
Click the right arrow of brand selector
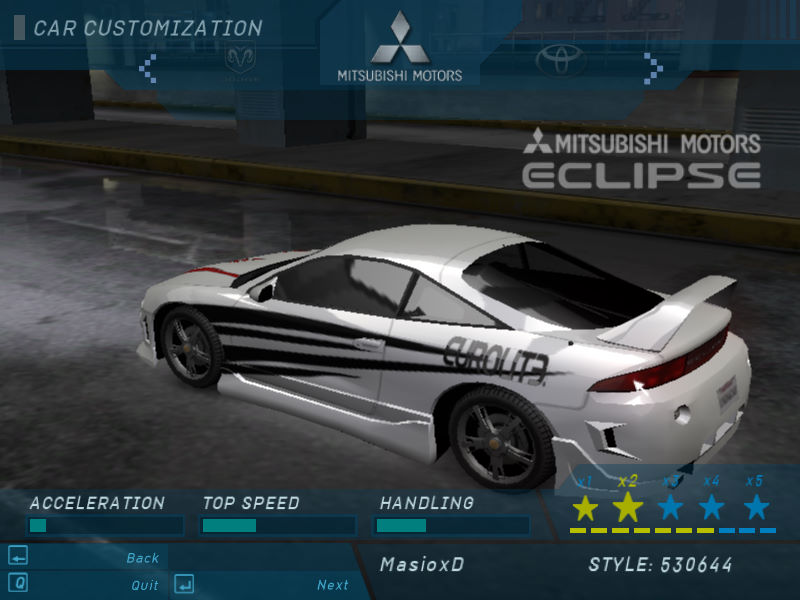point(652,67)
